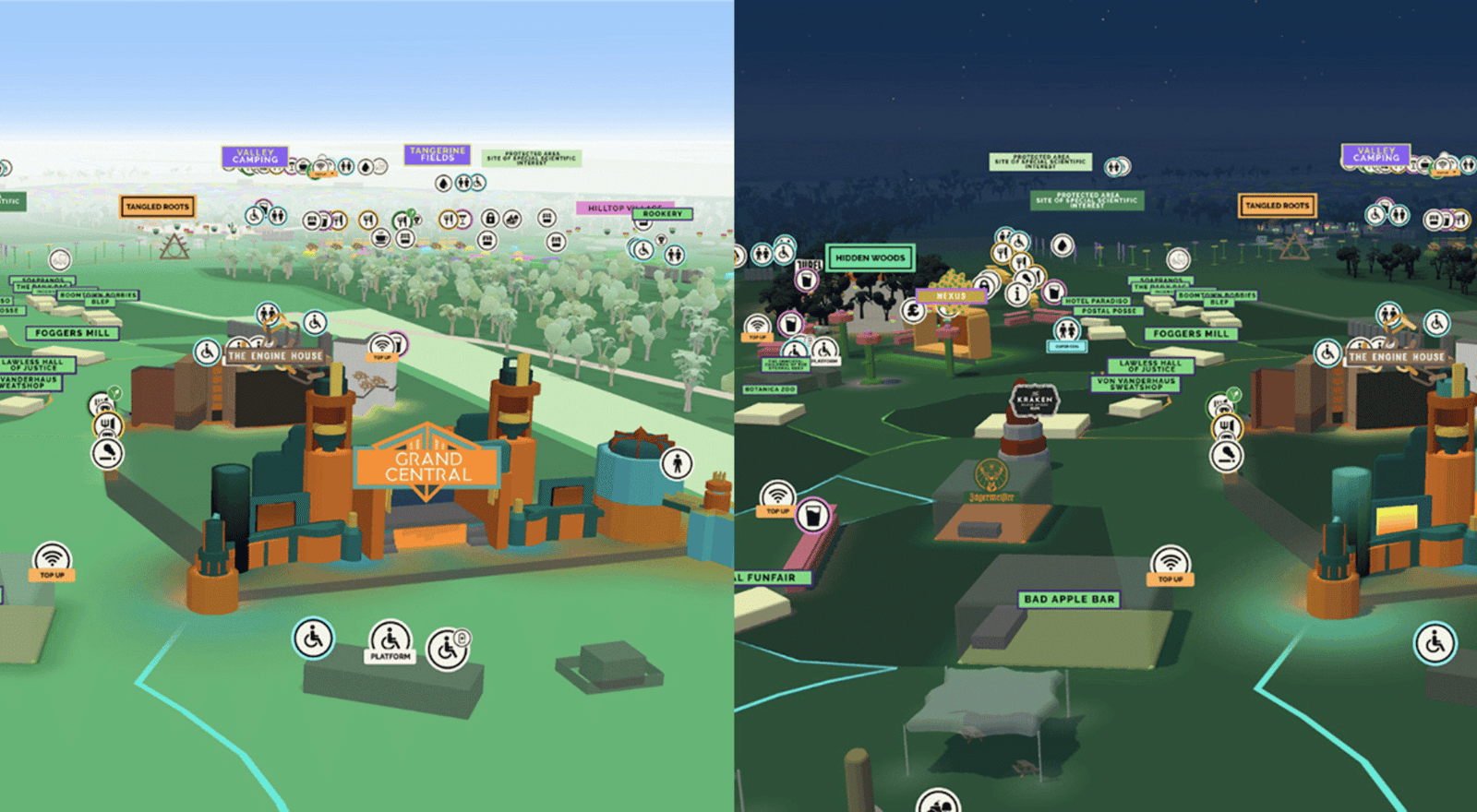The image size is (1477, 812).
Task: Select the water refill icon below Tangerine Fields
Action: coord(443,182)
